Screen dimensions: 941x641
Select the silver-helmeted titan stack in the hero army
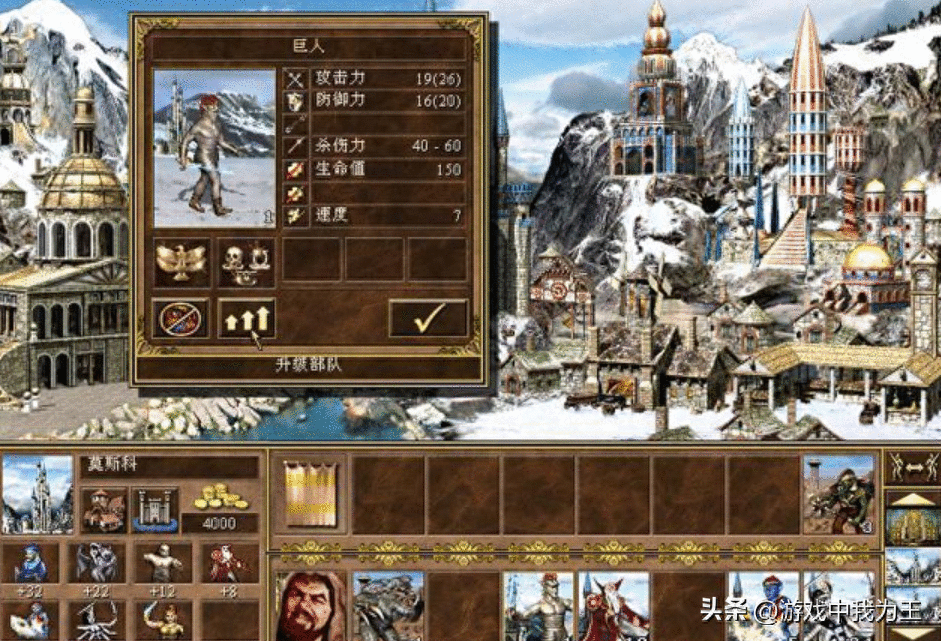pyautogui.click(x=540, y=606)
